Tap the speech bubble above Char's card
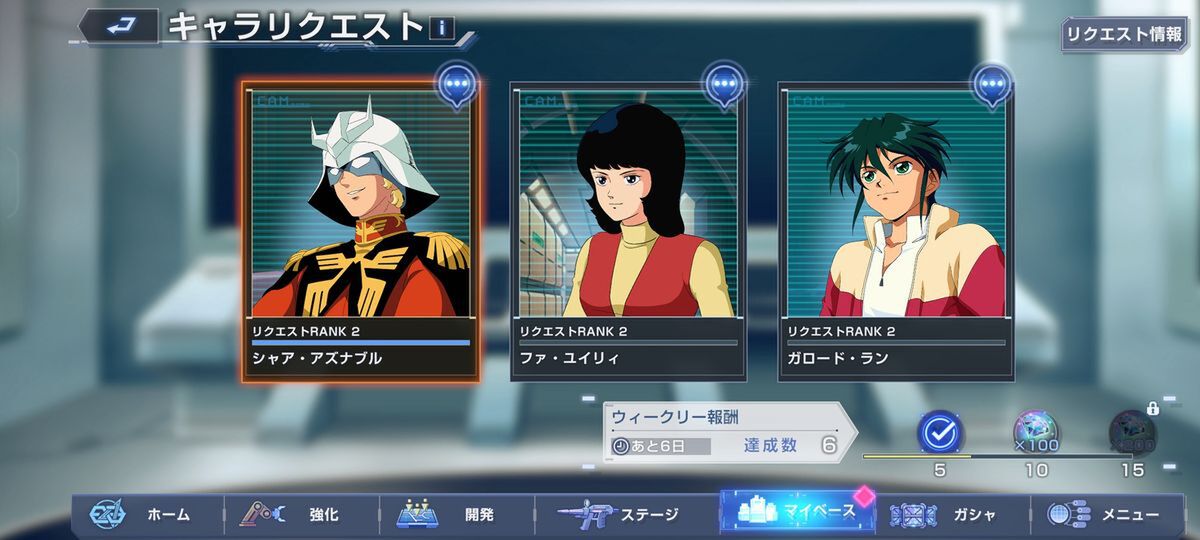 457,86
